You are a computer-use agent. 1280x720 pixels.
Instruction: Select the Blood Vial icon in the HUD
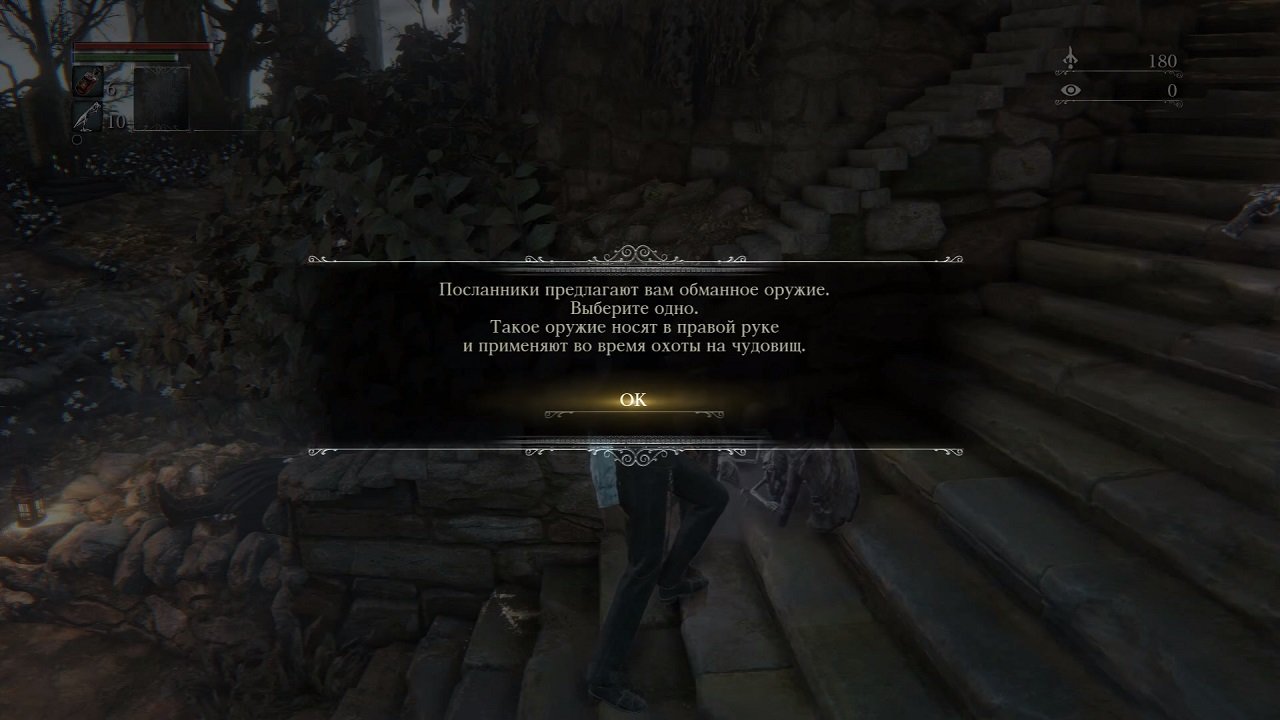(87, 81)
